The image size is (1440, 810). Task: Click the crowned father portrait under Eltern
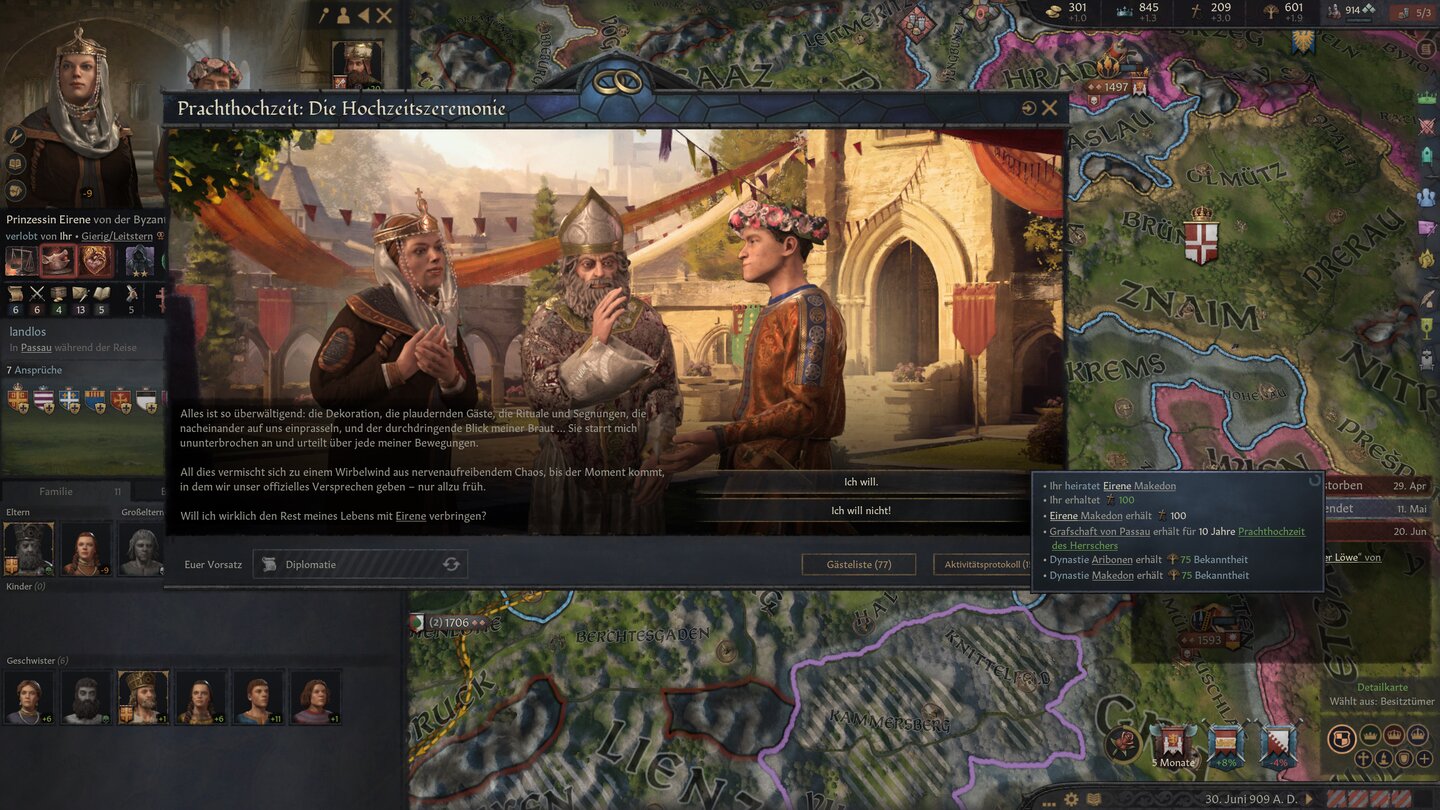(x=28, y=548)
